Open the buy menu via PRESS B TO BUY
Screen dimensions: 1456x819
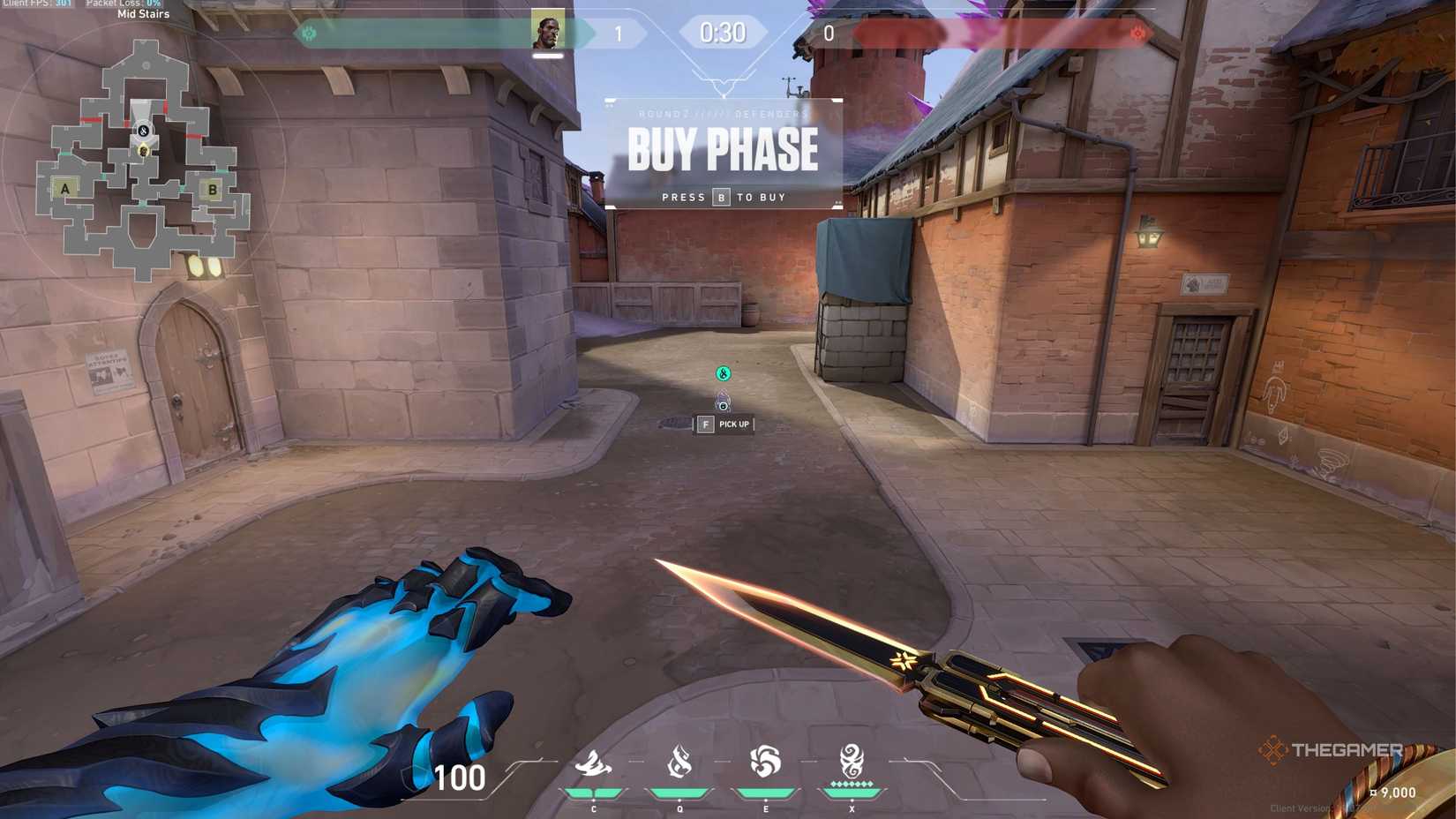[724, 197]
